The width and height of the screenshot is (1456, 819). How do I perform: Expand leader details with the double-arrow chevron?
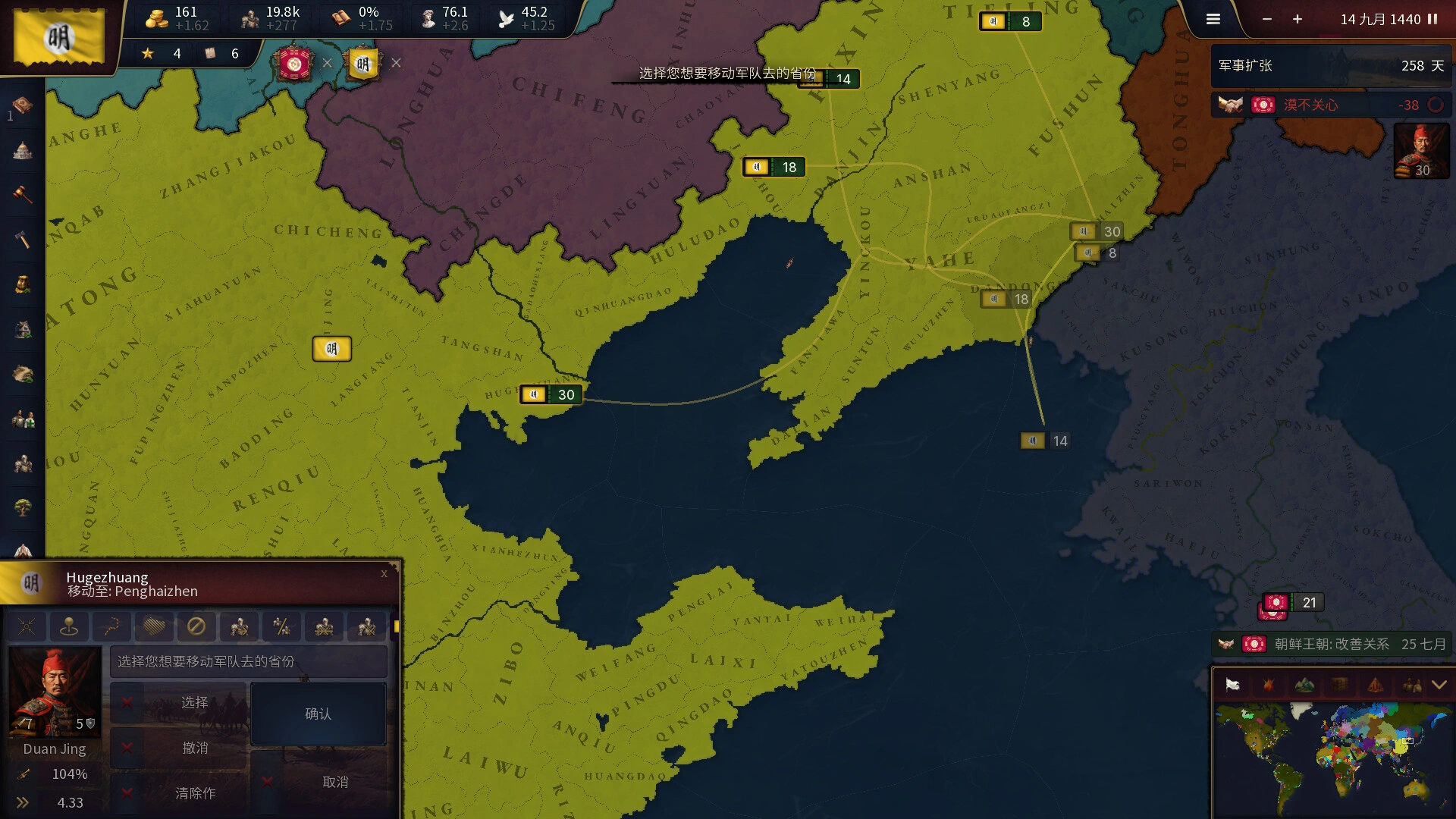(23, 802)
